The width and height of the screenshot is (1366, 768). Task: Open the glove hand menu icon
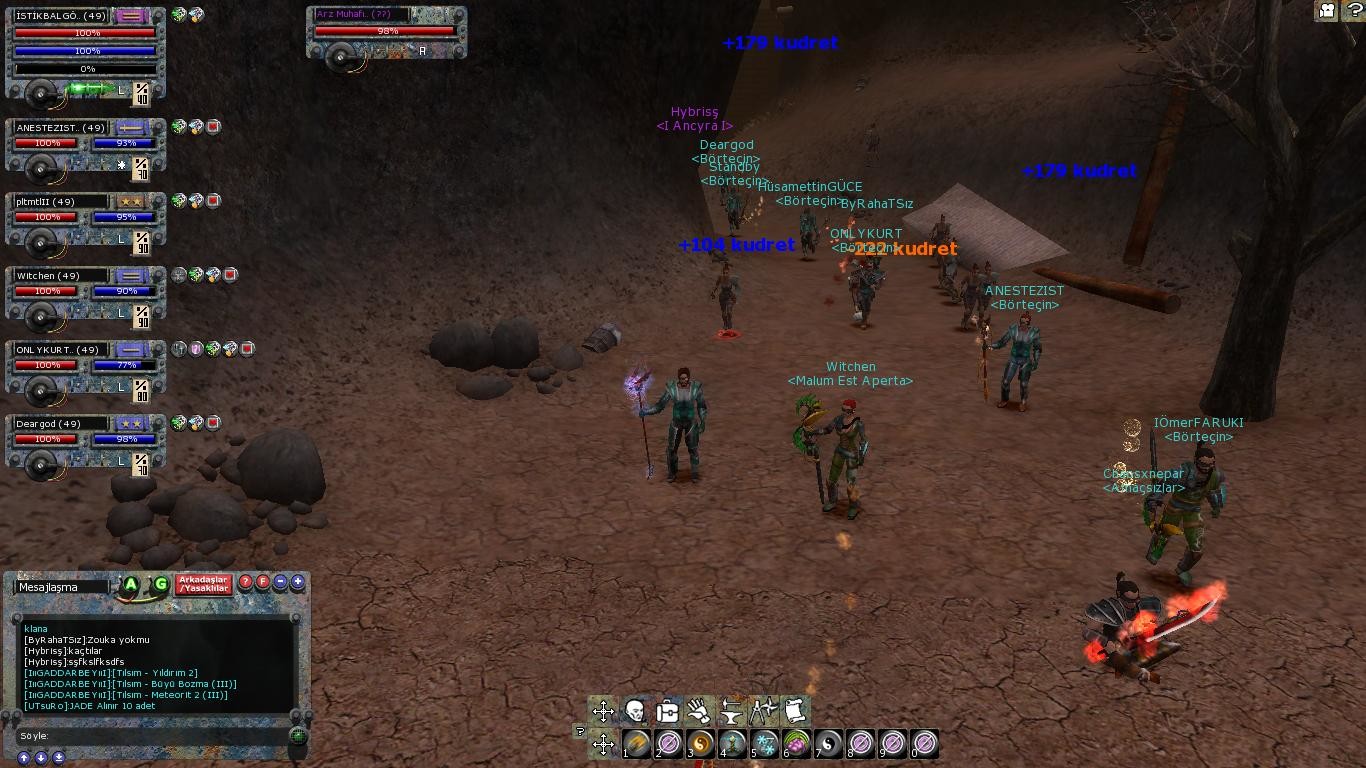[x=699, y=711]
